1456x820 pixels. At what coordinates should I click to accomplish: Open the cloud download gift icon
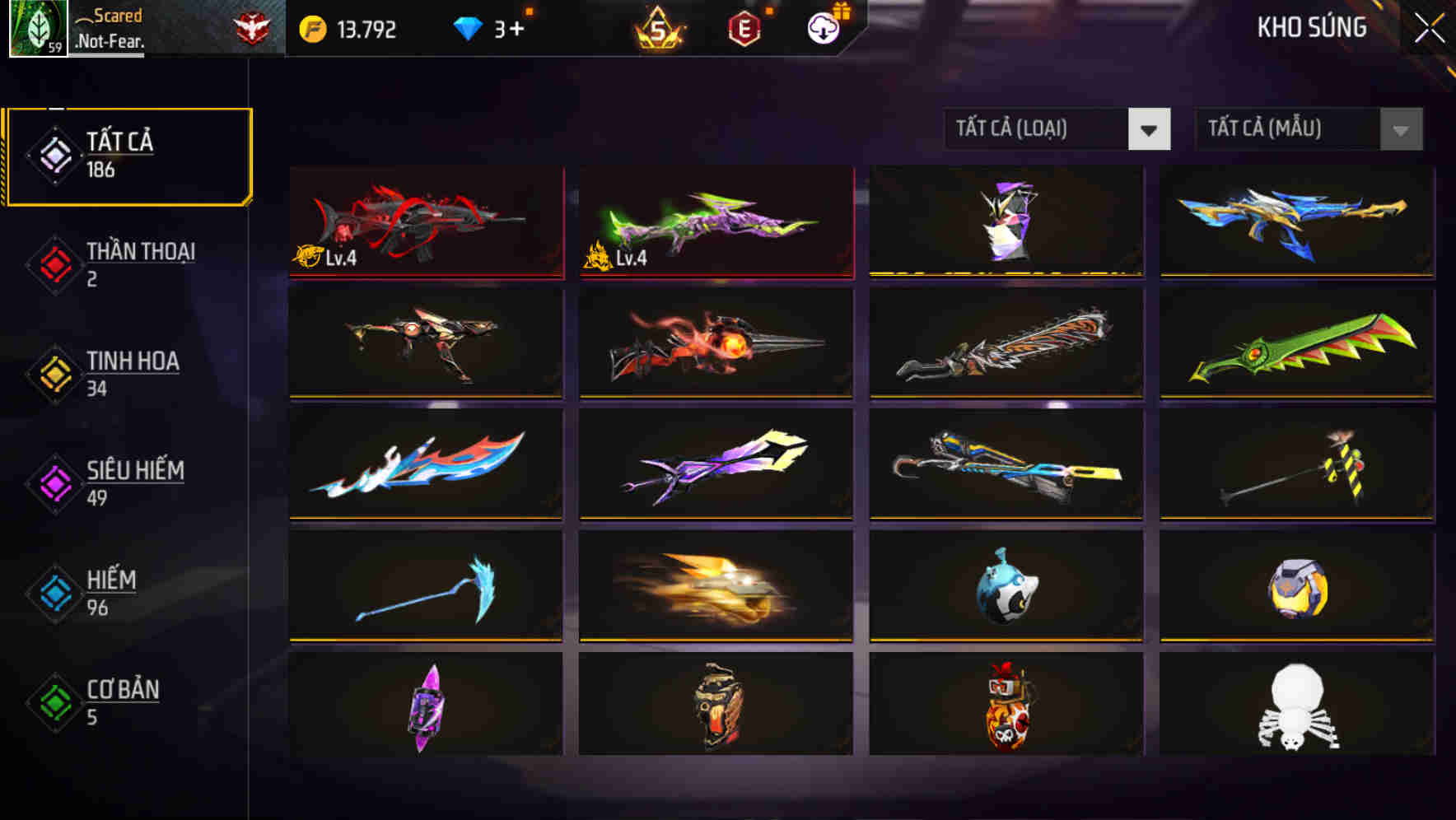[823, 27]
